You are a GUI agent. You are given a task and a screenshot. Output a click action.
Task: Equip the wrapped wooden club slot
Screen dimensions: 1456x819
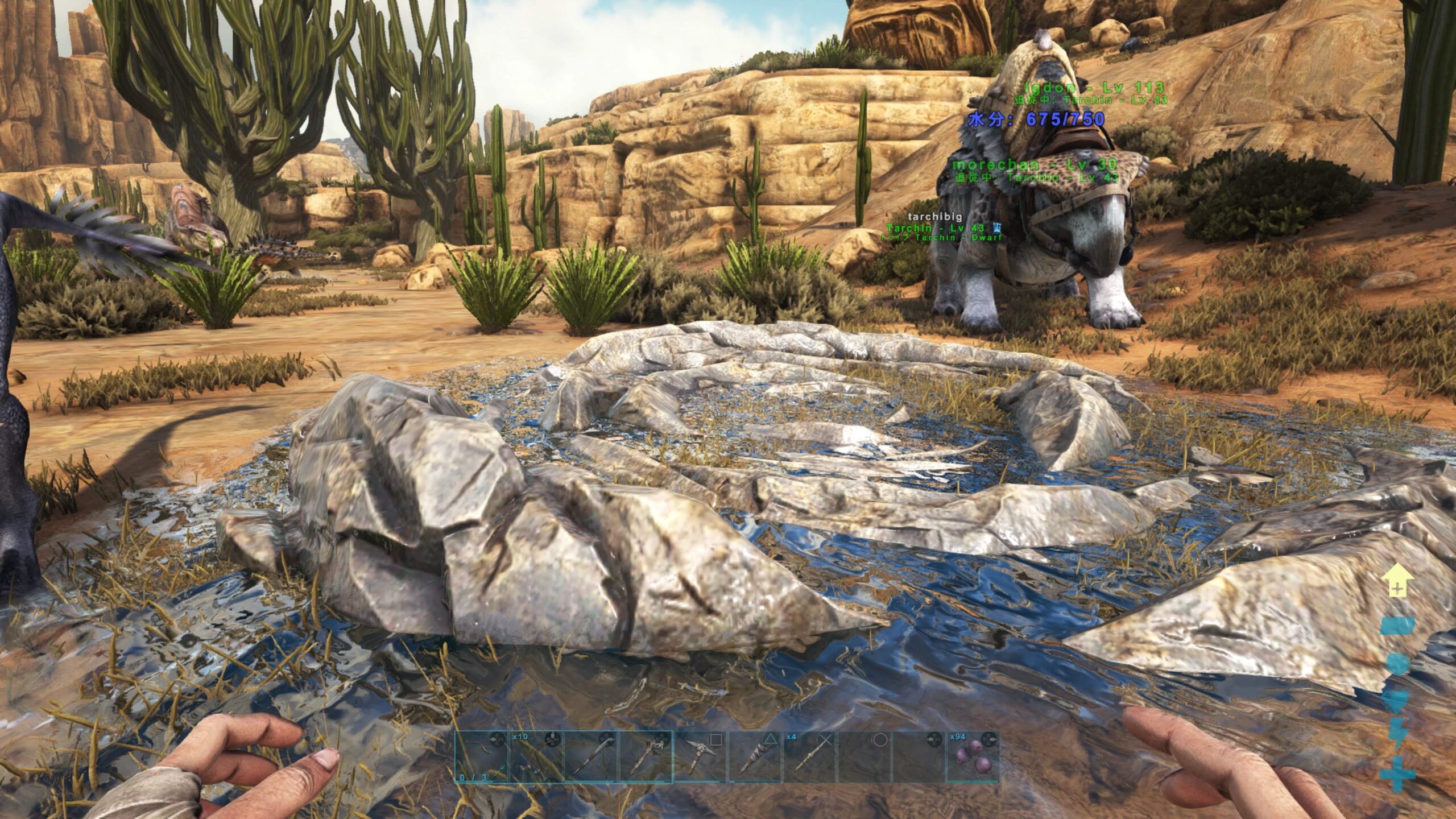[x=755, y=757]
